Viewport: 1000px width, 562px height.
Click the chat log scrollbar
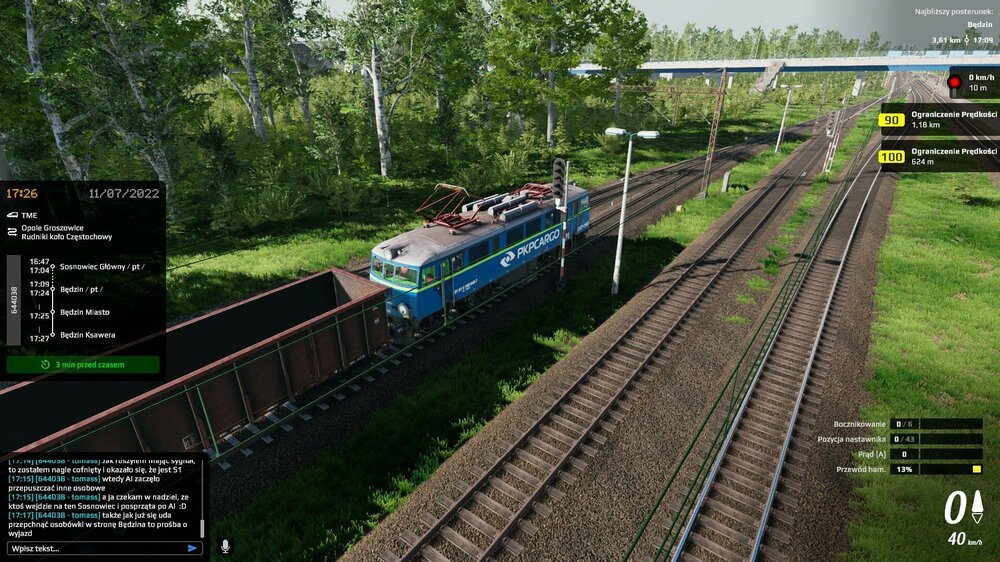point(203,528)
